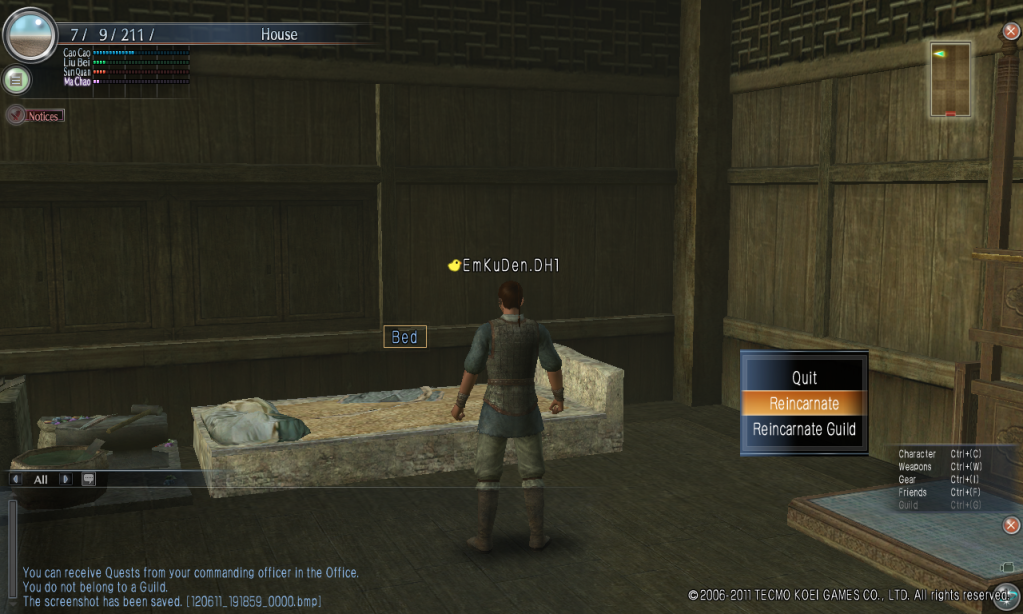1023x614 pixels.
Task: Open the Friends shortcut entry
Action: (912, 492)
